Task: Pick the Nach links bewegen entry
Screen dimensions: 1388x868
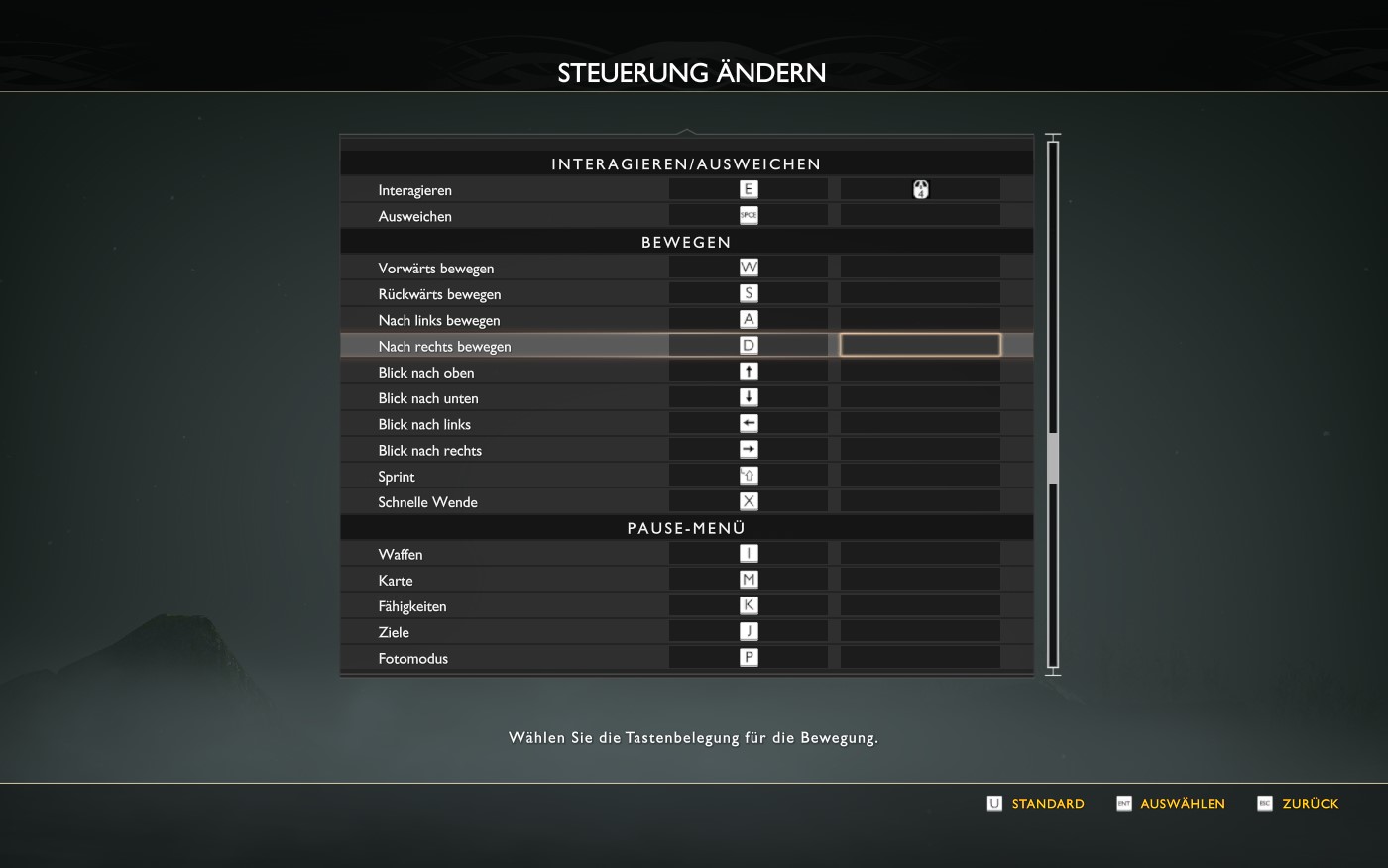Action: pyautogui.click(x=439, y=320)
